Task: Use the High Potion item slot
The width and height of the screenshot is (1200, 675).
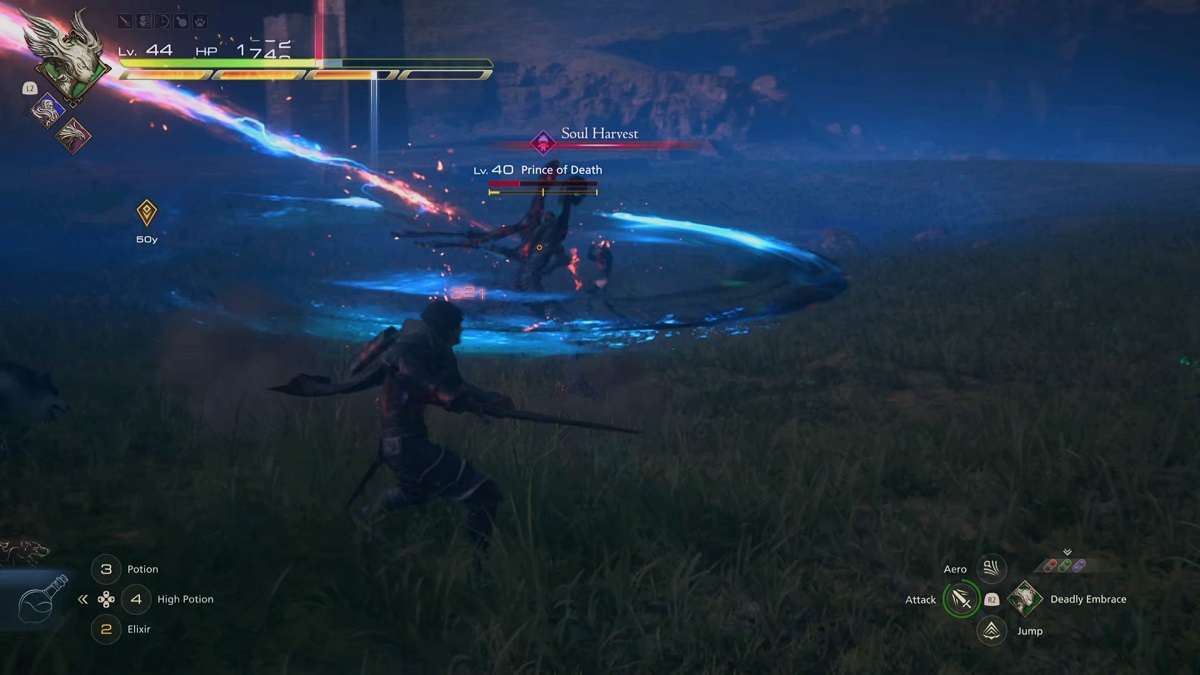Action: pos(136,599)
